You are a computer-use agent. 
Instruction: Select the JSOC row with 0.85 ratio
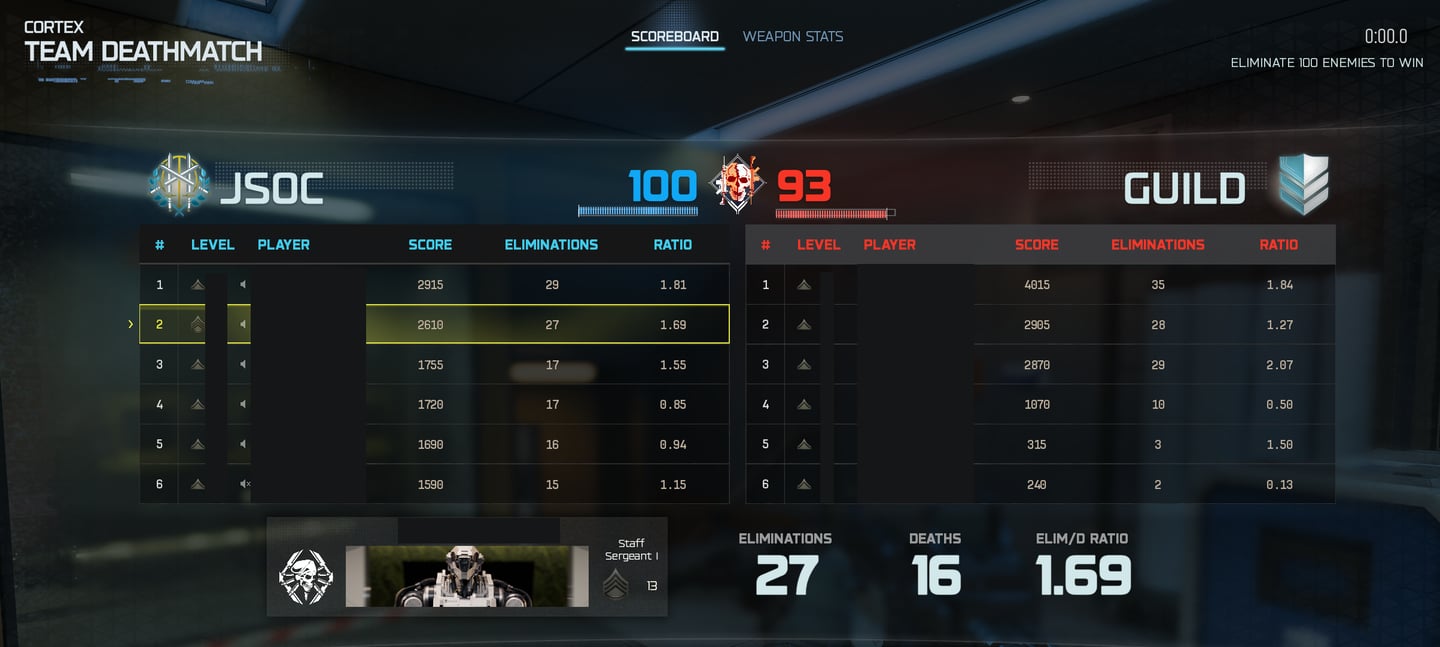(434, 405)
